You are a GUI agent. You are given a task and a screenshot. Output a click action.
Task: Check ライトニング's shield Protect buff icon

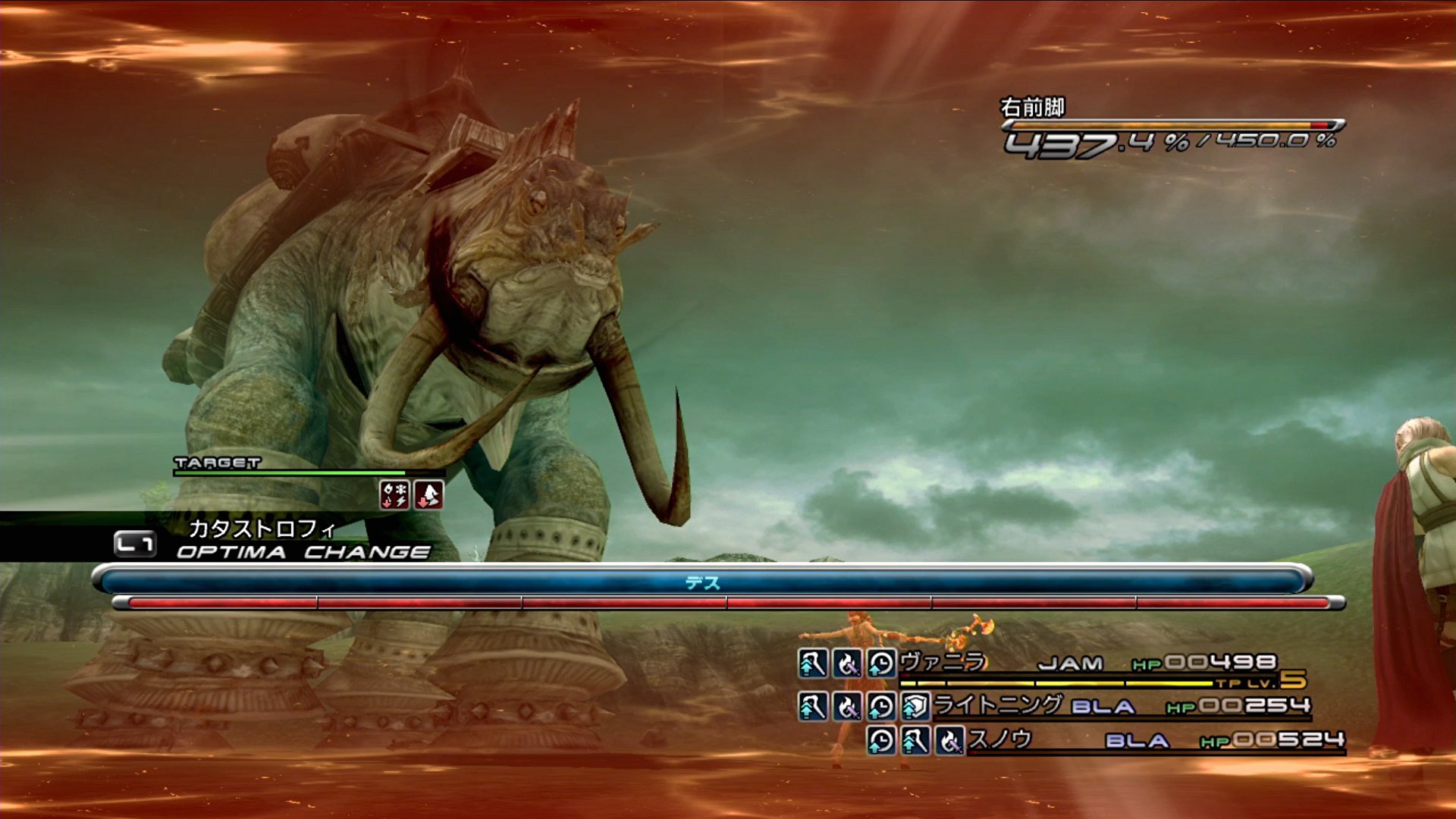[x=915, y=707]
